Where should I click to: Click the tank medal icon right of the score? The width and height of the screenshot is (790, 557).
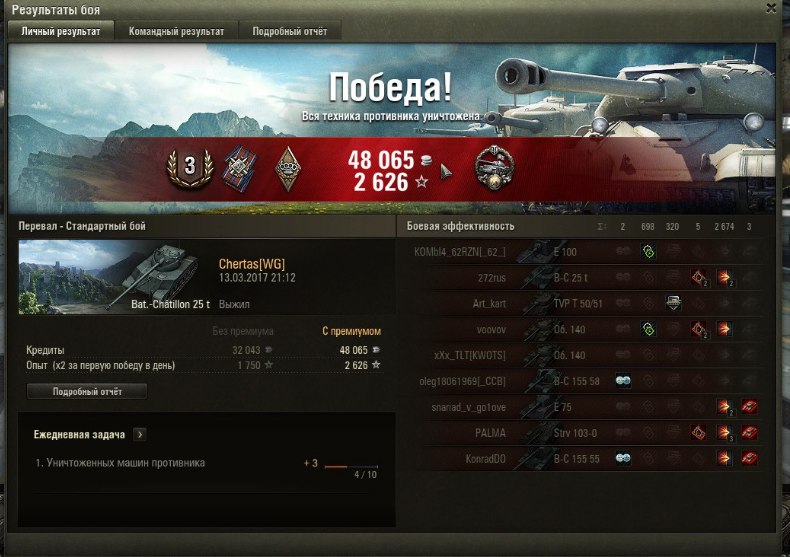click(x=493, y=166)
